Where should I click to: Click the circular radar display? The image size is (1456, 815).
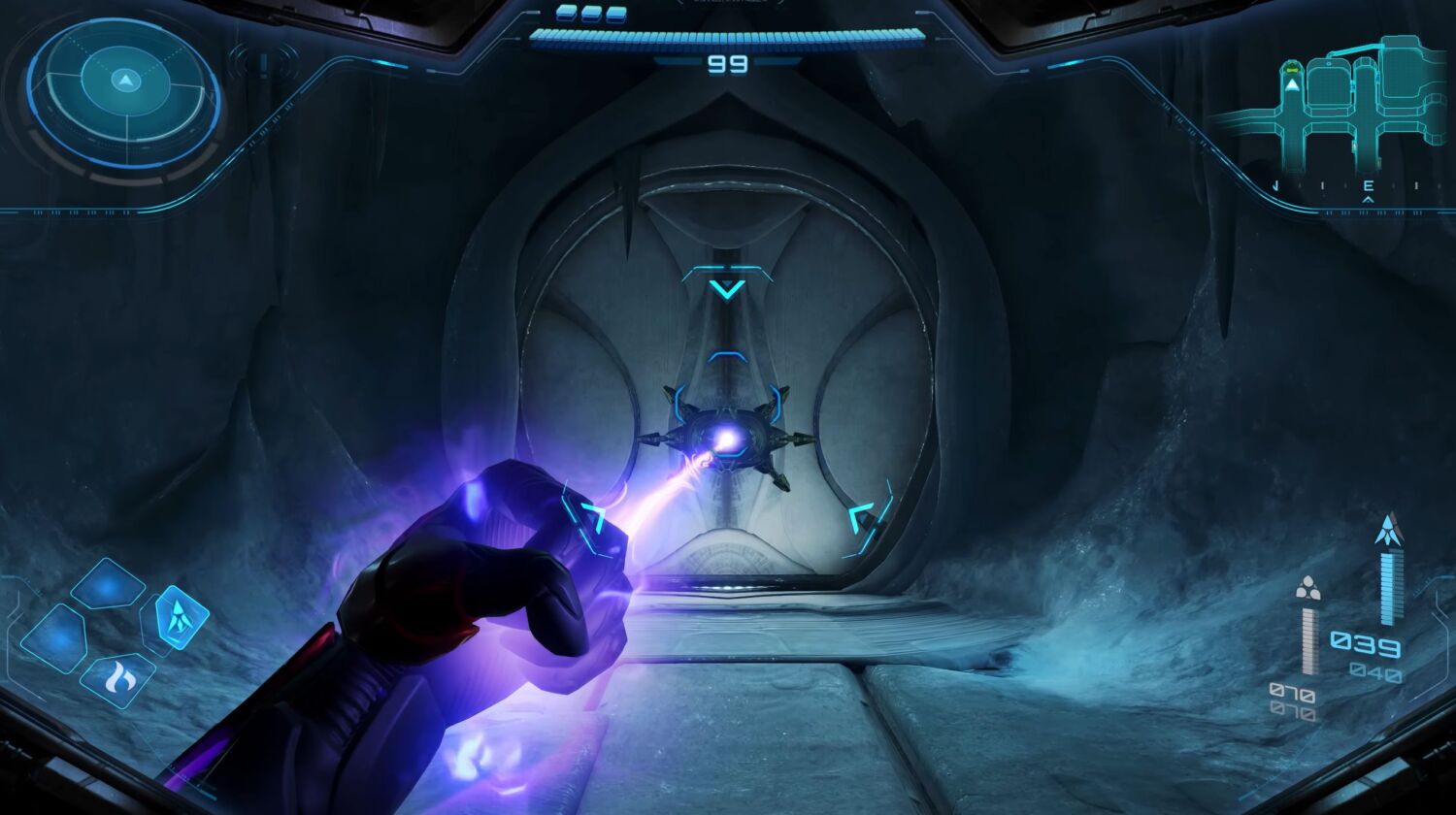(125, 92)
